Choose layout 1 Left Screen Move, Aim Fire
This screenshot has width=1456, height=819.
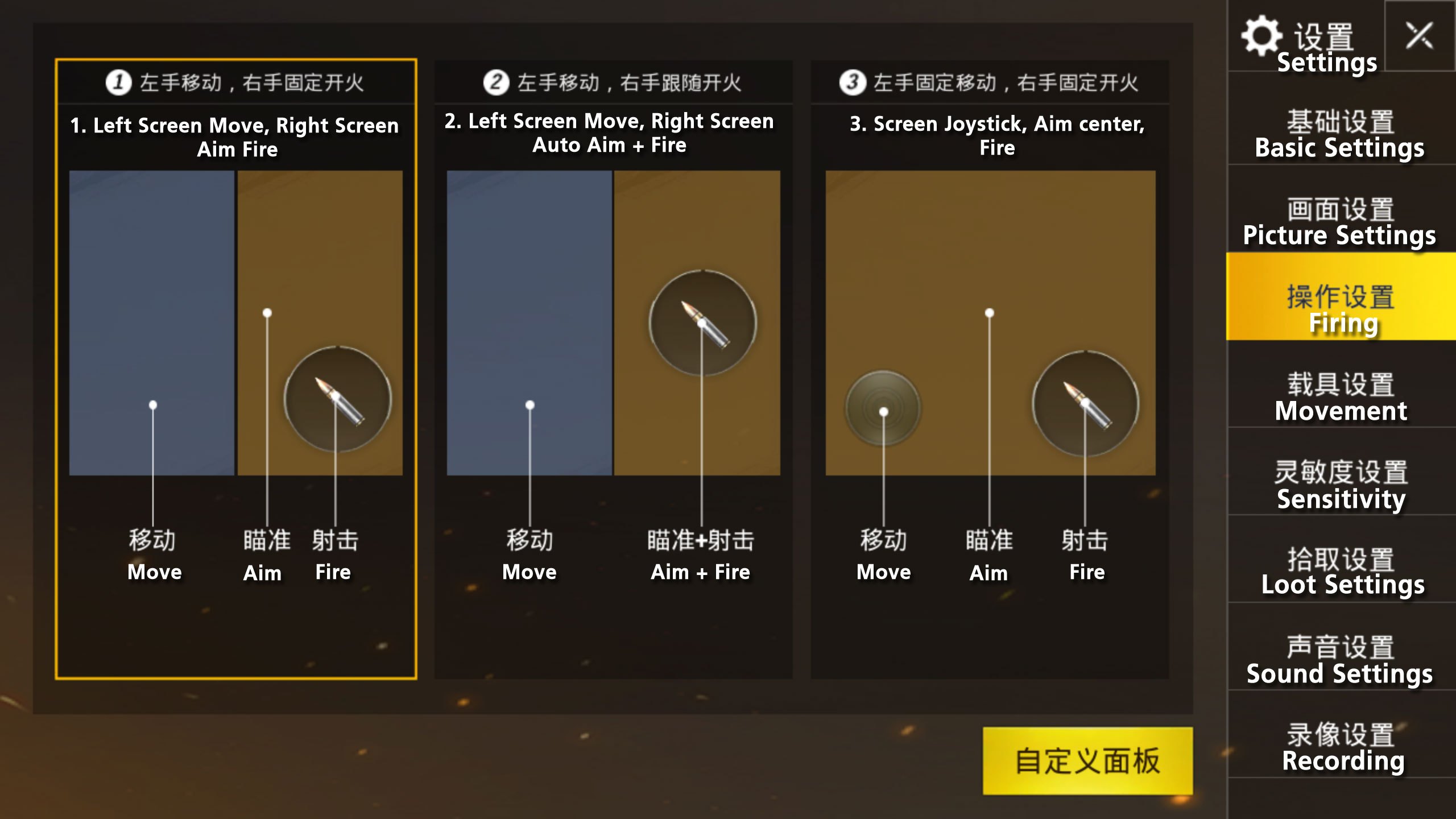tap(236, 369)
